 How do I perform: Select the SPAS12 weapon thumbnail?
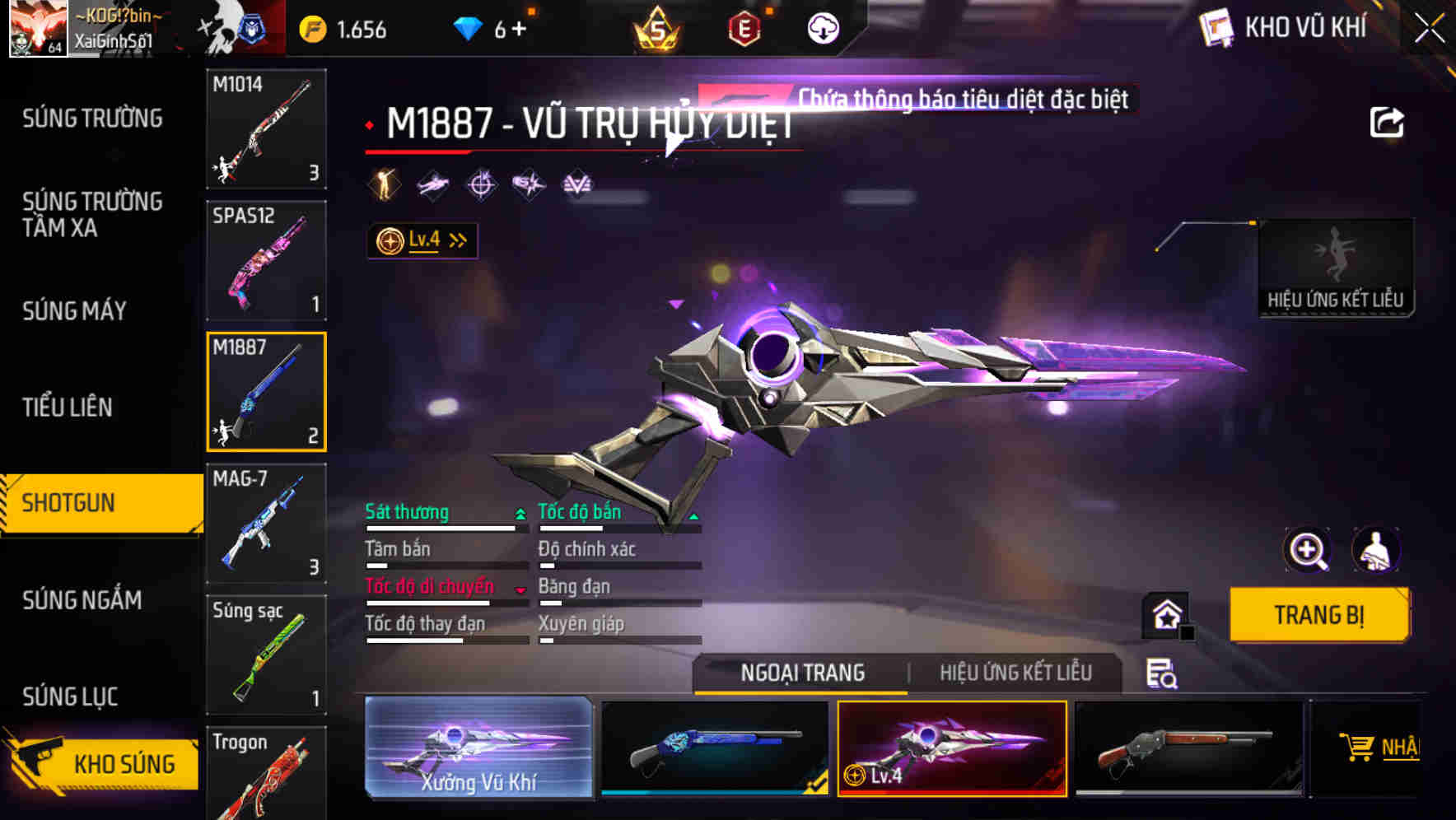click(266, 259)
